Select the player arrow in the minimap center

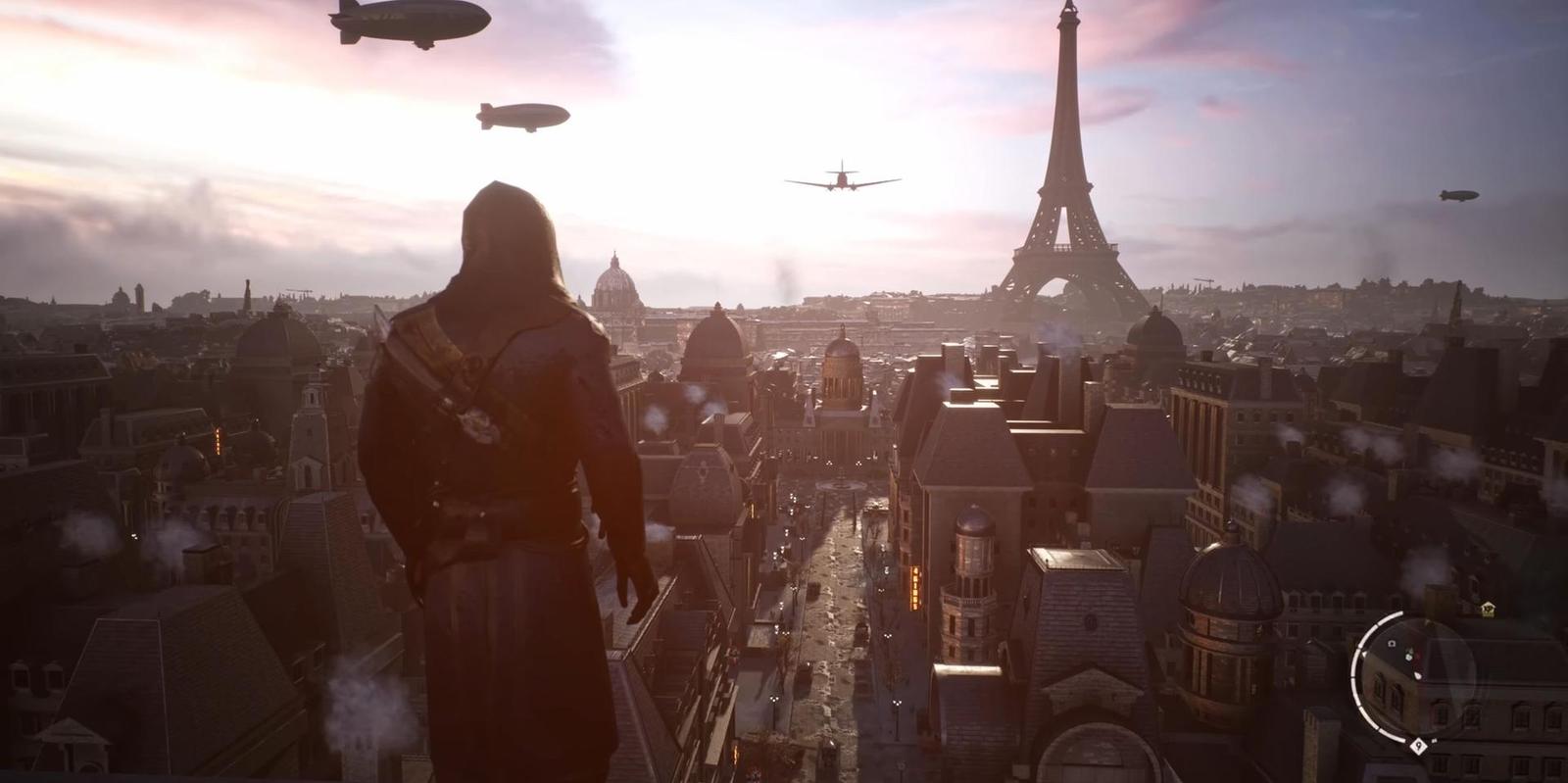(1418, 675)
